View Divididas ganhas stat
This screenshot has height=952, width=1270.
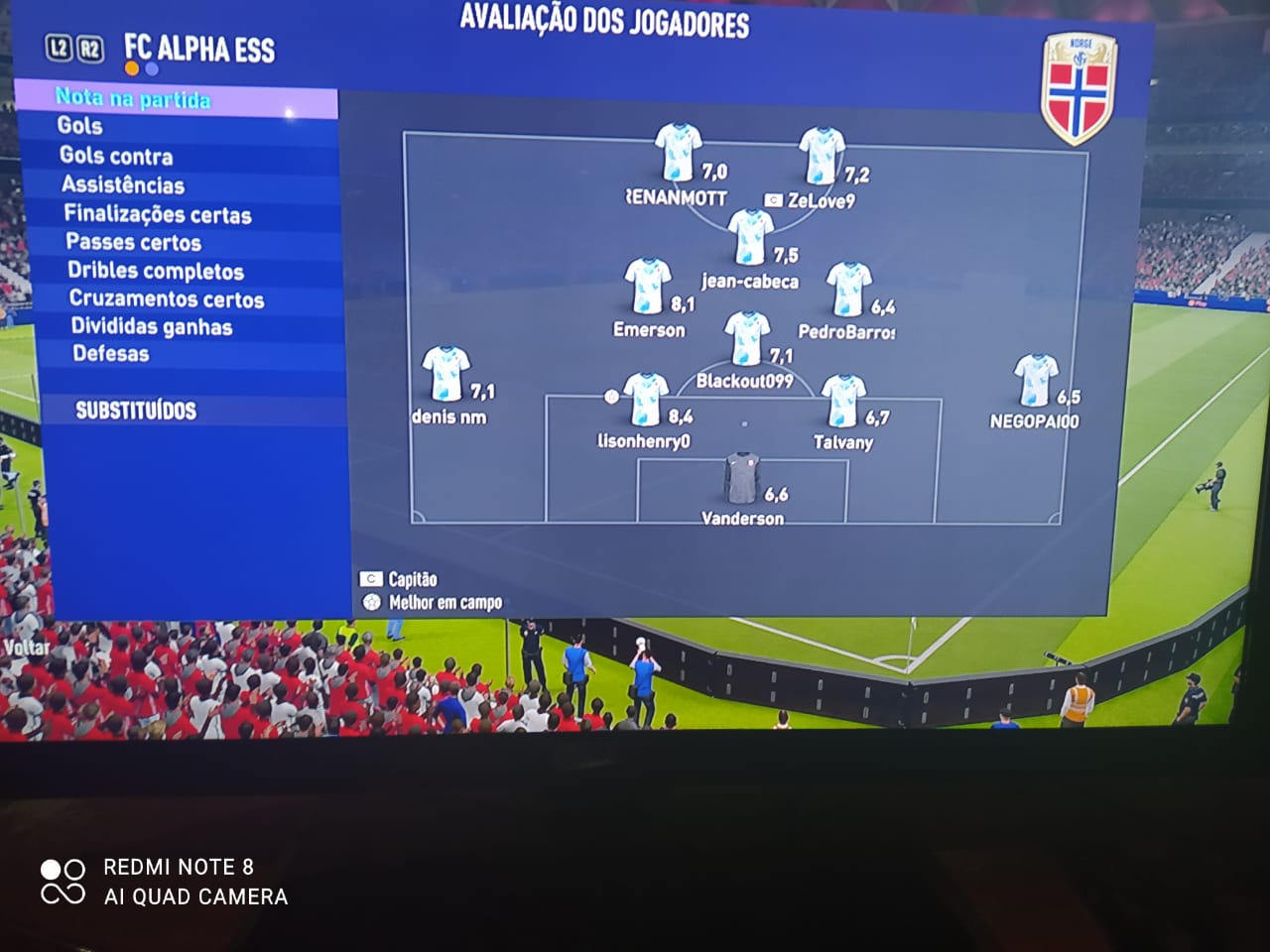point(152,326)
